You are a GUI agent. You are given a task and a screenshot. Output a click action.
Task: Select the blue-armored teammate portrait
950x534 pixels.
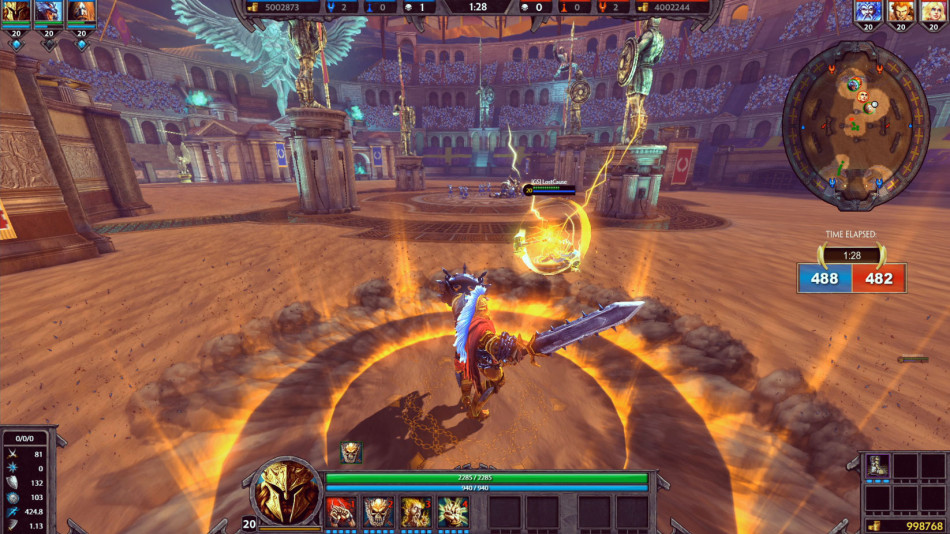(x=47, y=12)
